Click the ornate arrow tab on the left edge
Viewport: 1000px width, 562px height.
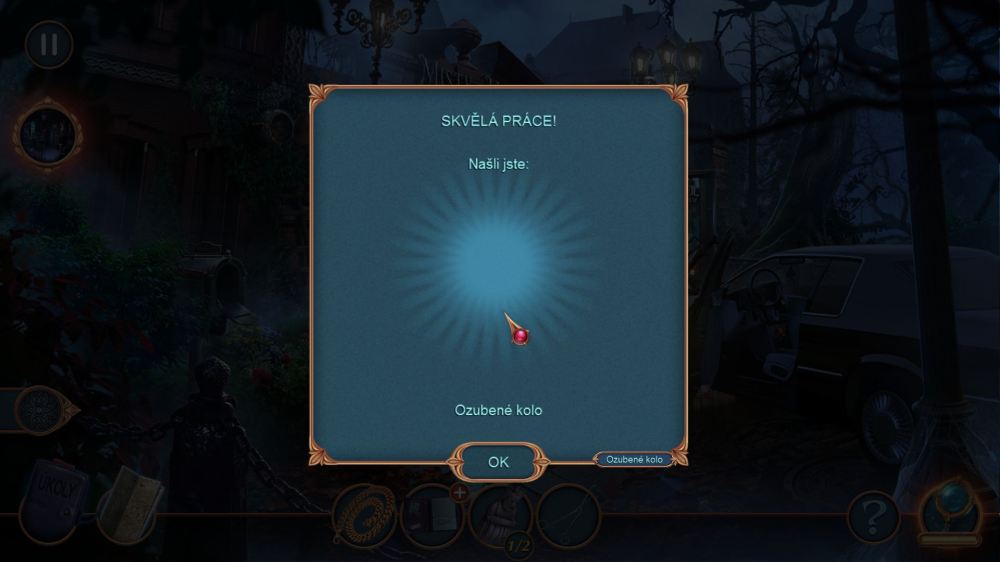point(45,409)
